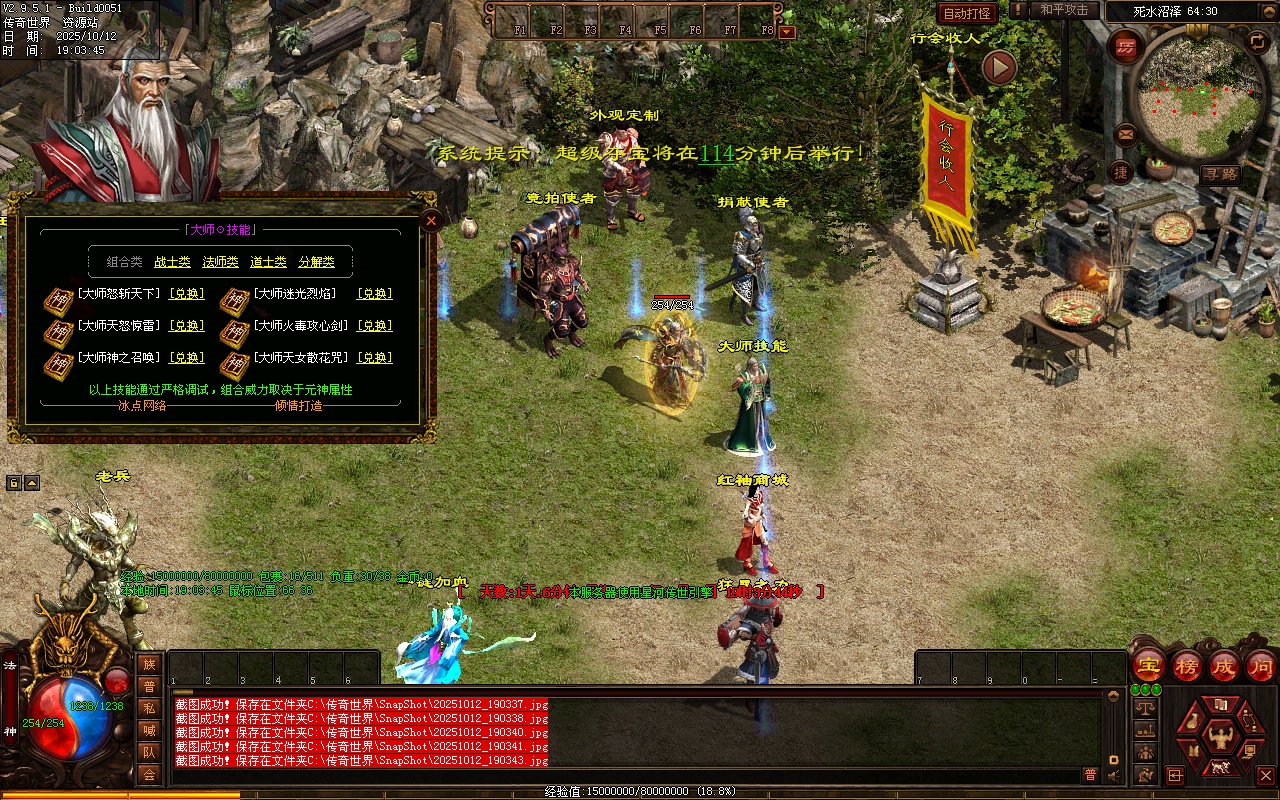Open the 宝 treasure shop button
Image resolution: width=1280 pixels, height=800 pixels.
coord(1149,666)
